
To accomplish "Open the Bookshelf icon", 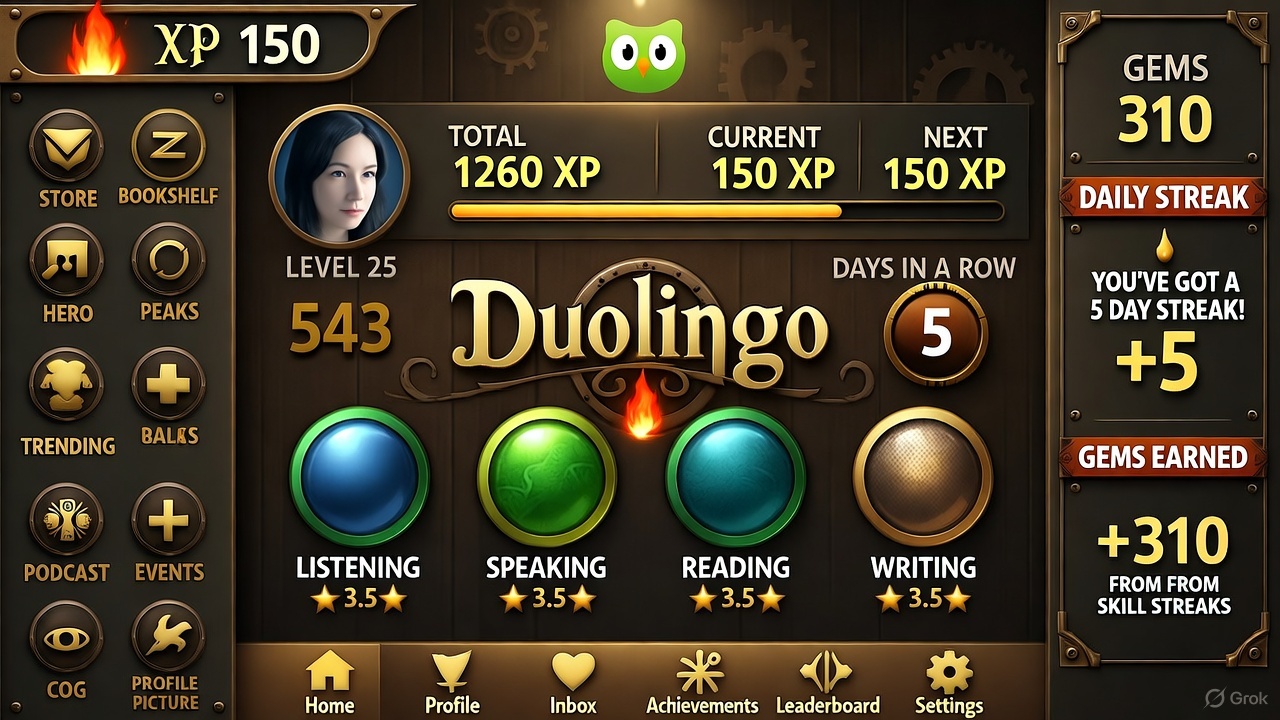I will pos(168,147).
